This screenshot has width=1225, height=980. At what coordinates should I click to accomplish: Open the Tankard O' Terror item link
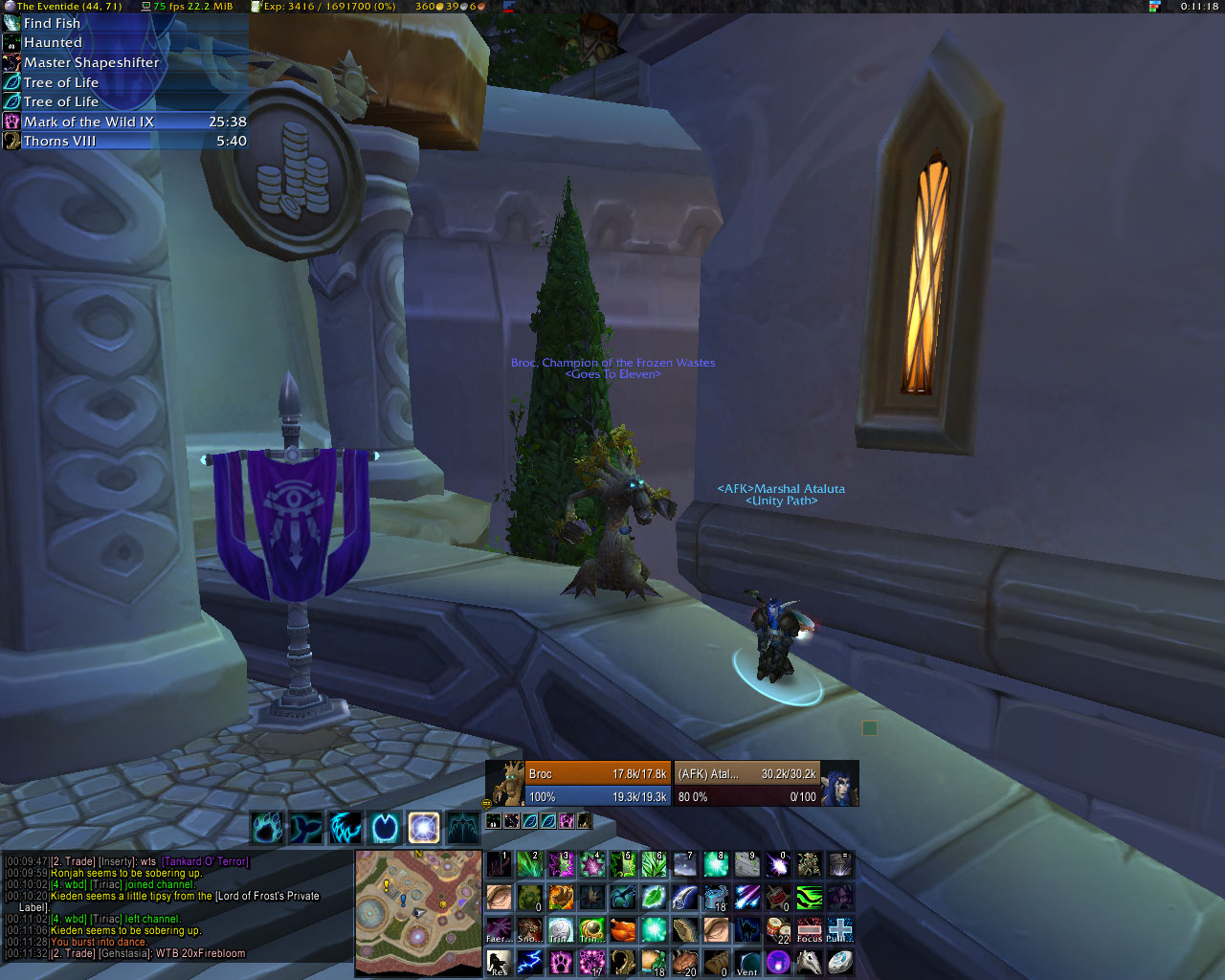(205, 861)
